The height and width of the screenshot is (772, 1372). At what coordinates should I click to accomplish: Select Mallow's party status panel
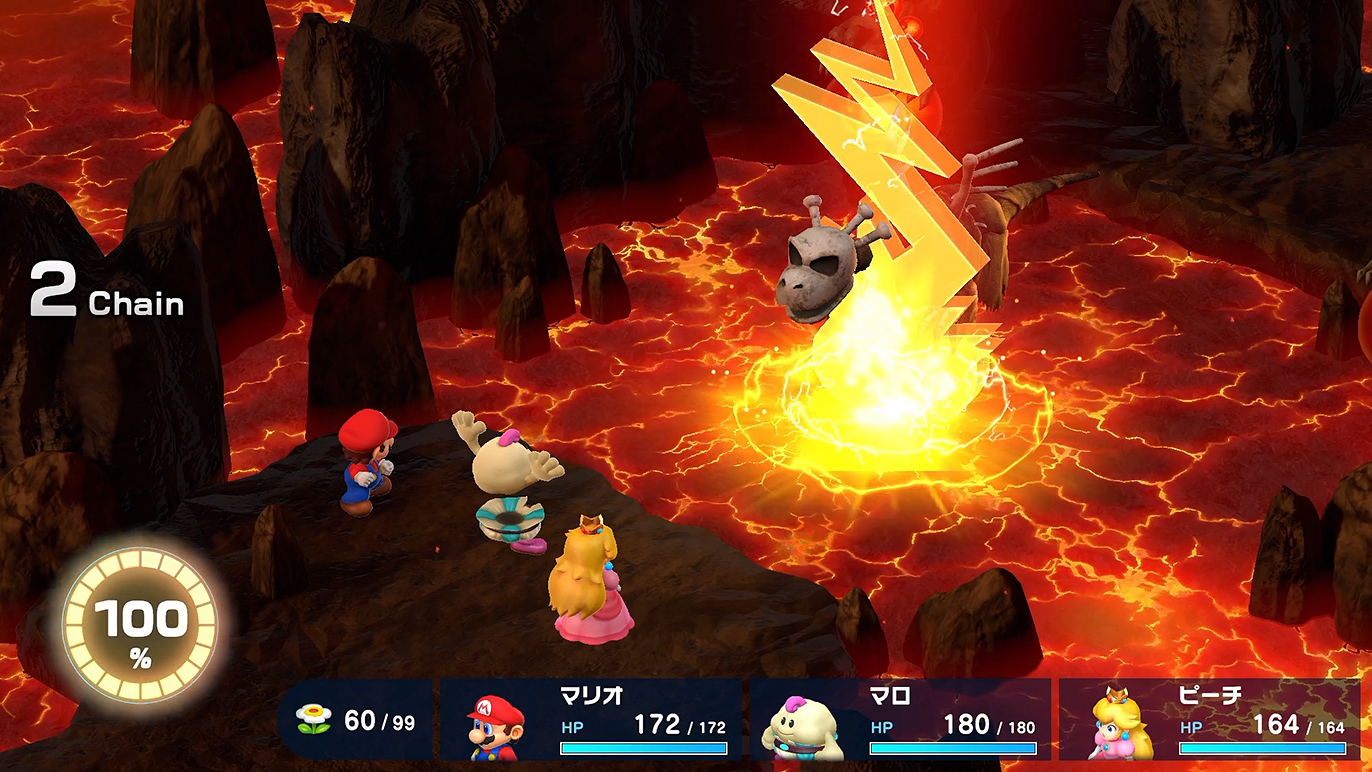pos(900,720)
